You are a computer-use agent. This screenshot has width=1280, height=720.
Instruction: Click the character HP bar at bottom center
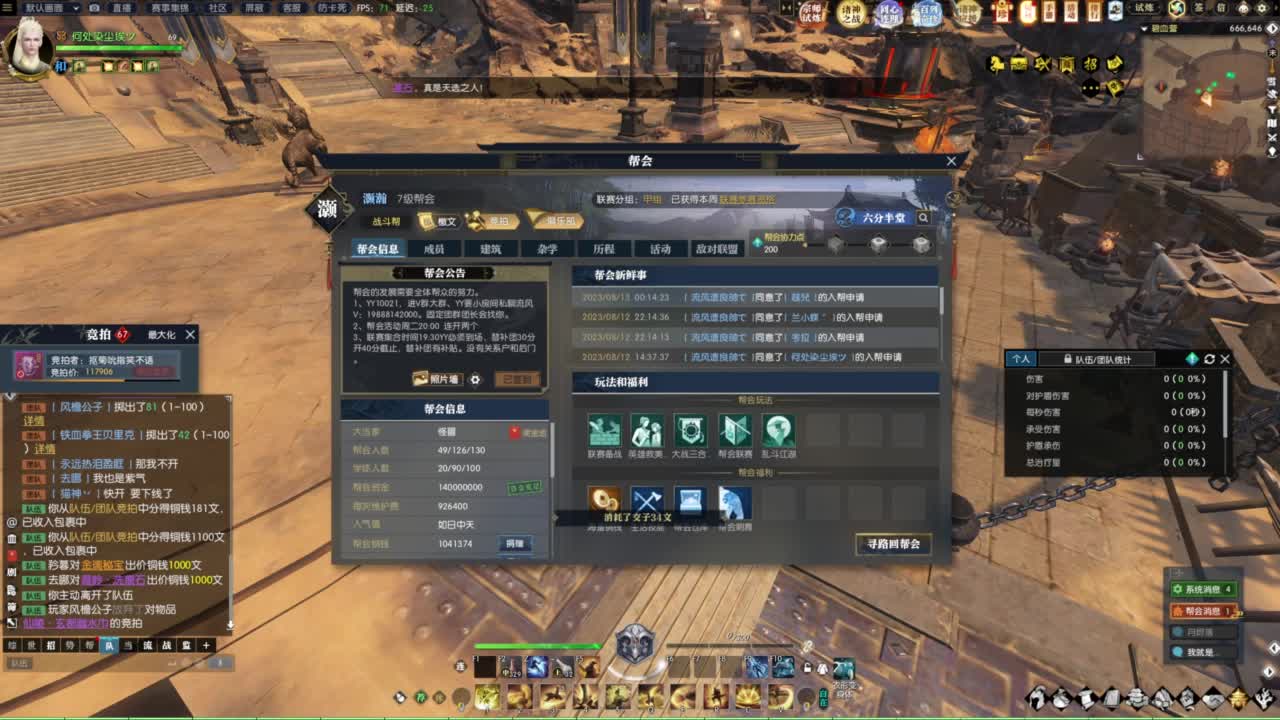[540, 647]
